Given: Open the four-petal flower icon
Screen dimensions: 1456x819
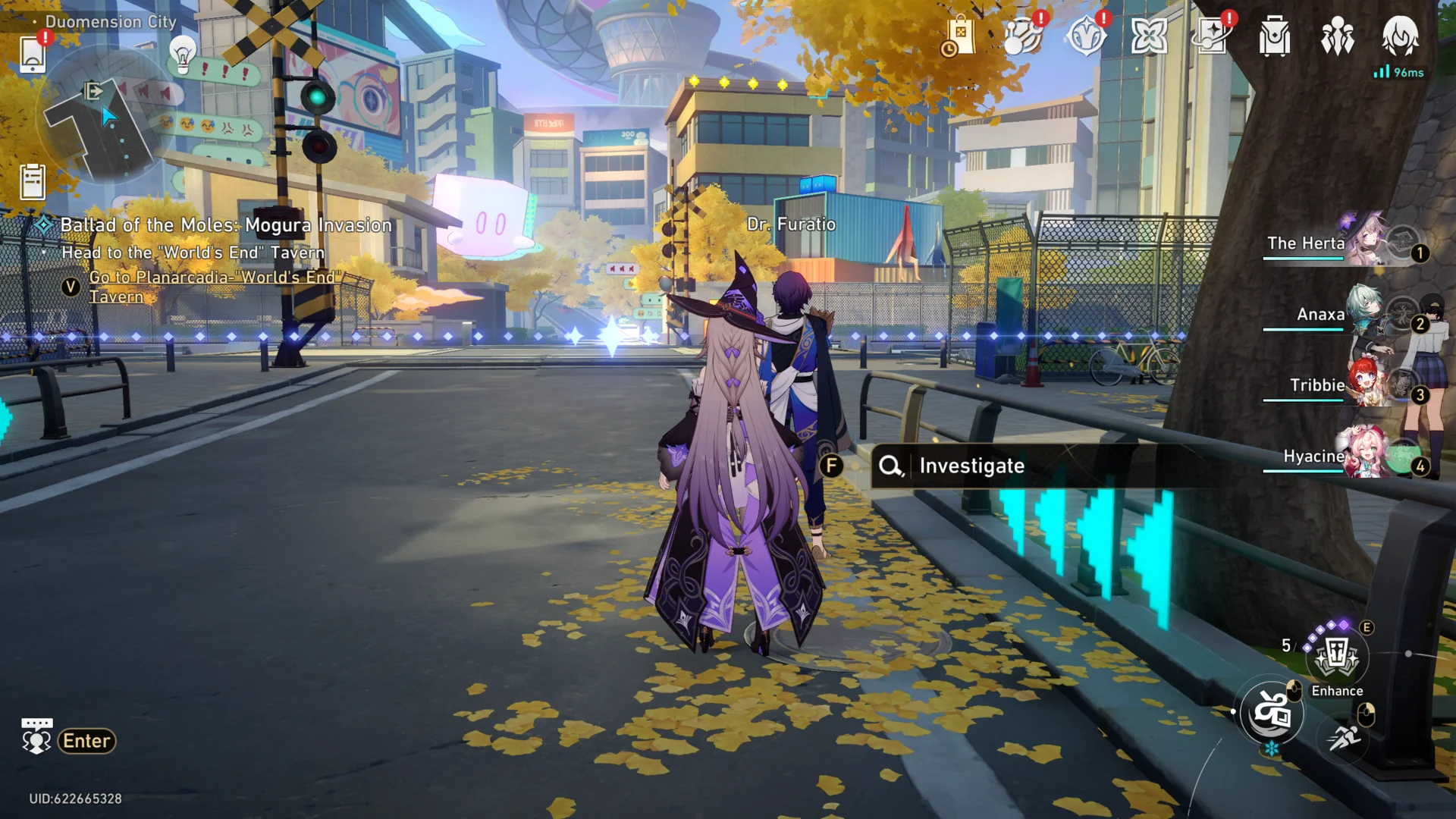Looking at the screenshot, I should point(1149,36).
